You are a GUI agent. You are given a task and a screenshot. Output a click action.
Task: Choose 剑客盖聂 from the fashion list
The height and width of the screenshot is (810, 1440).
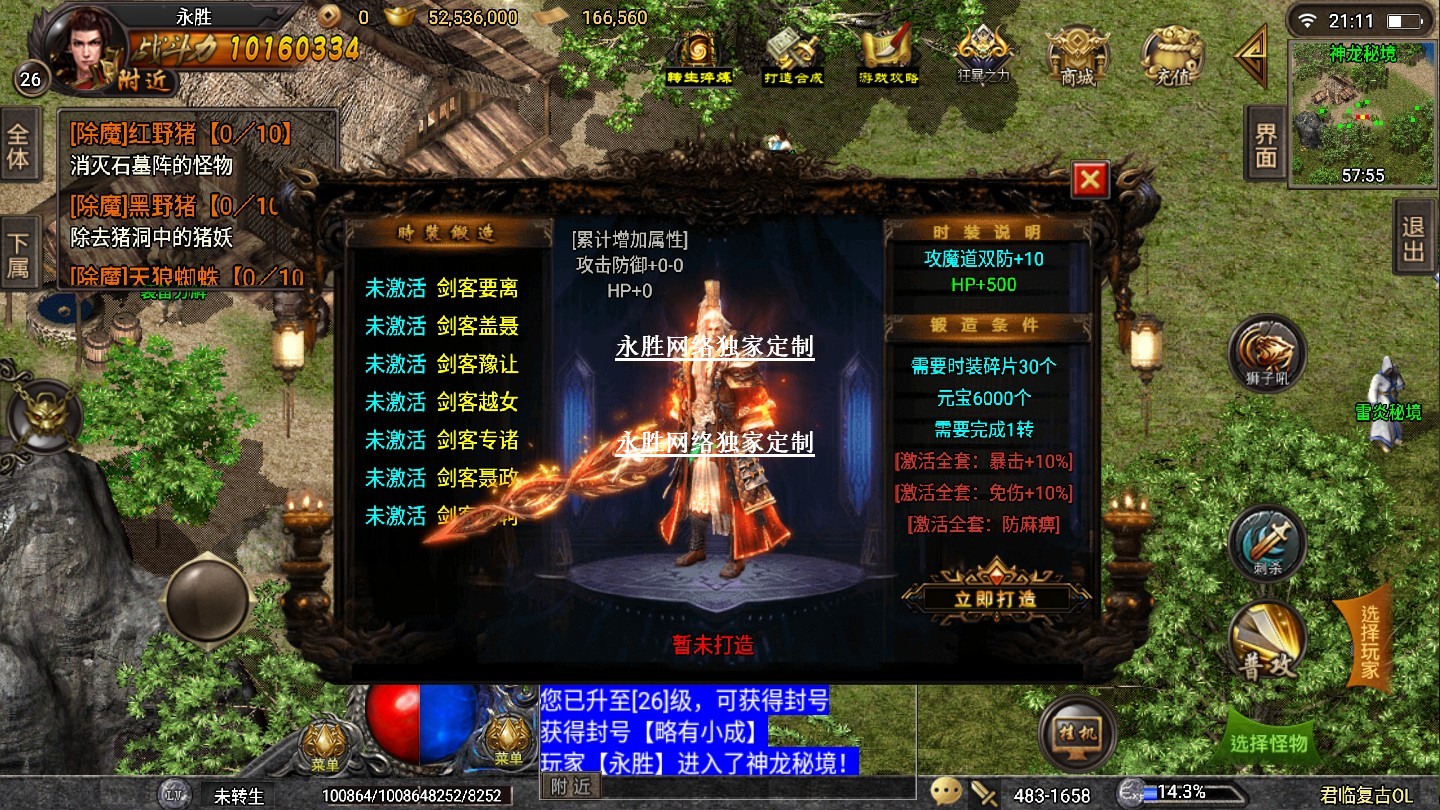[x=441, y=326]
